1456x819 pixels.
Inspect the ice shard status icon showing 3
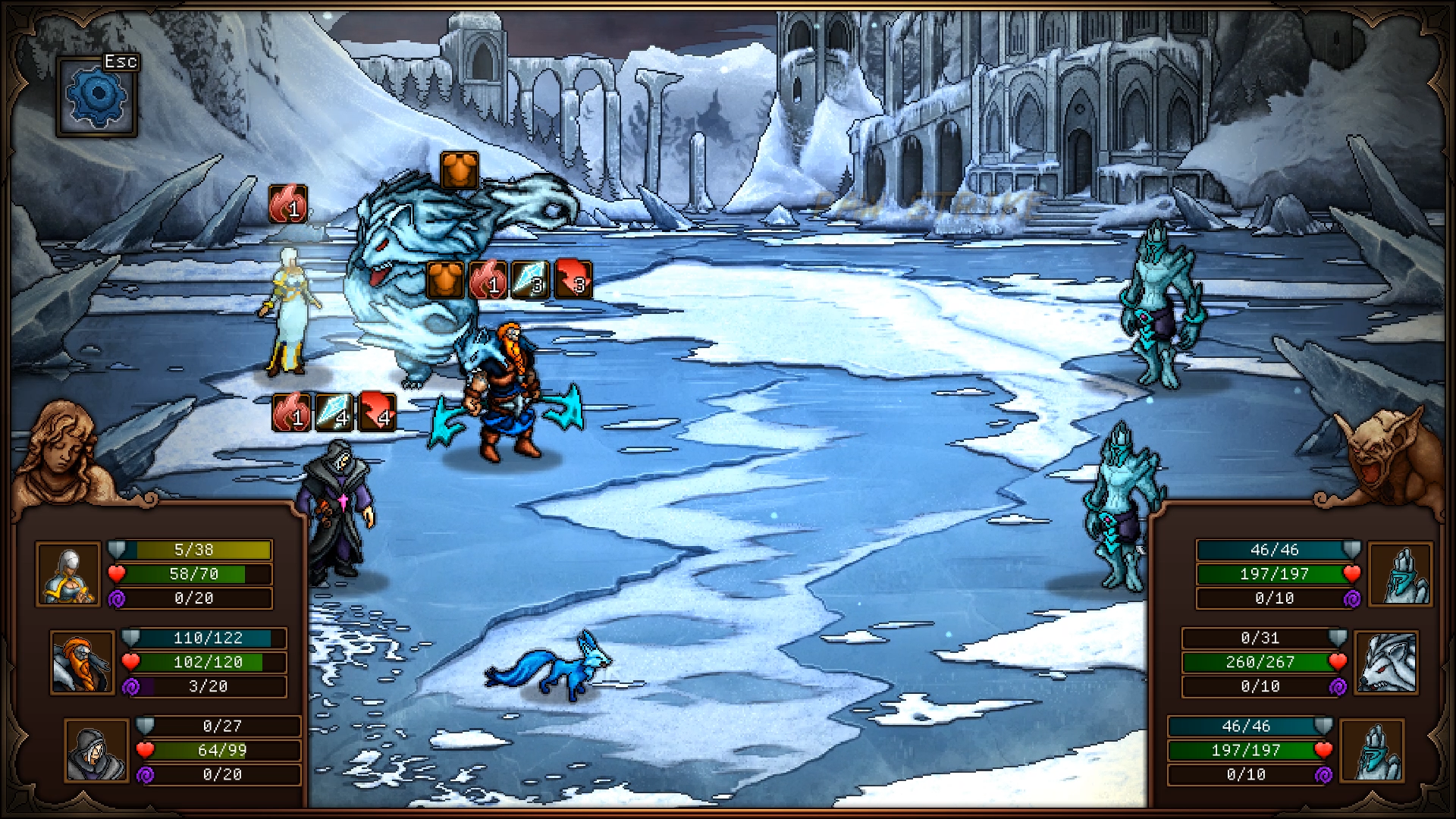pyautogui.click(x=530, y=279)
